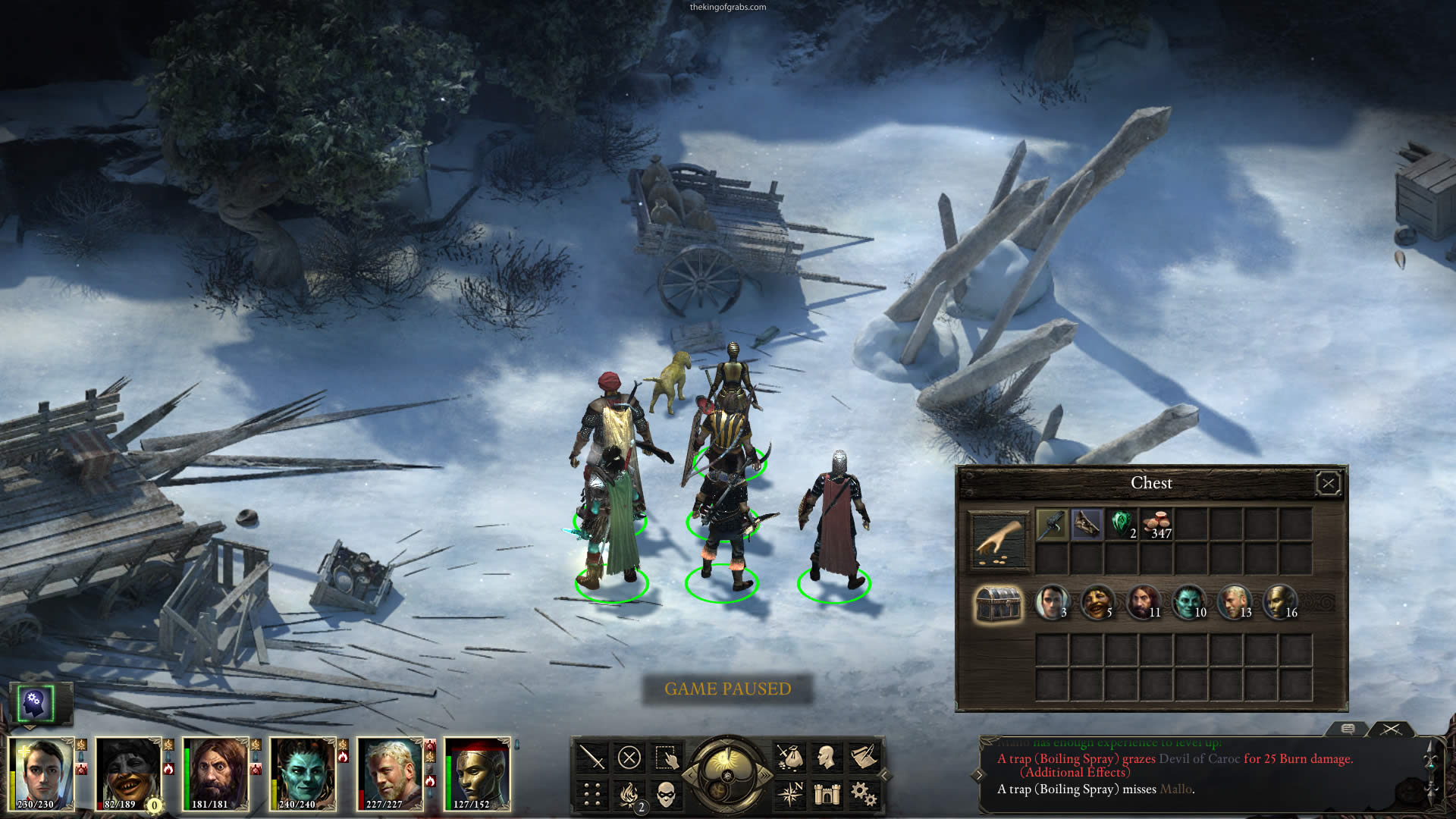Viewport: 1456px width, 819px height.
Task: Select the stash chest as loot destination
Action: (x=998, y=604)
